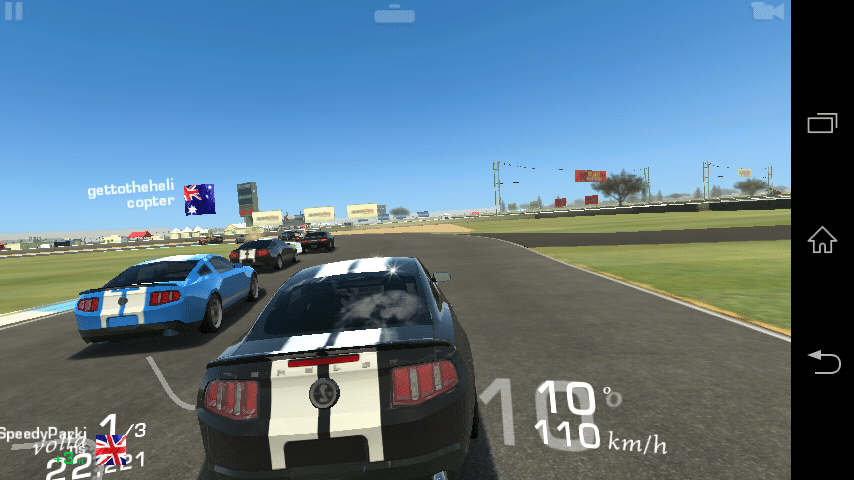Tap the Android back button
This screenshot has width=854, height=480.
click(822, 361)
